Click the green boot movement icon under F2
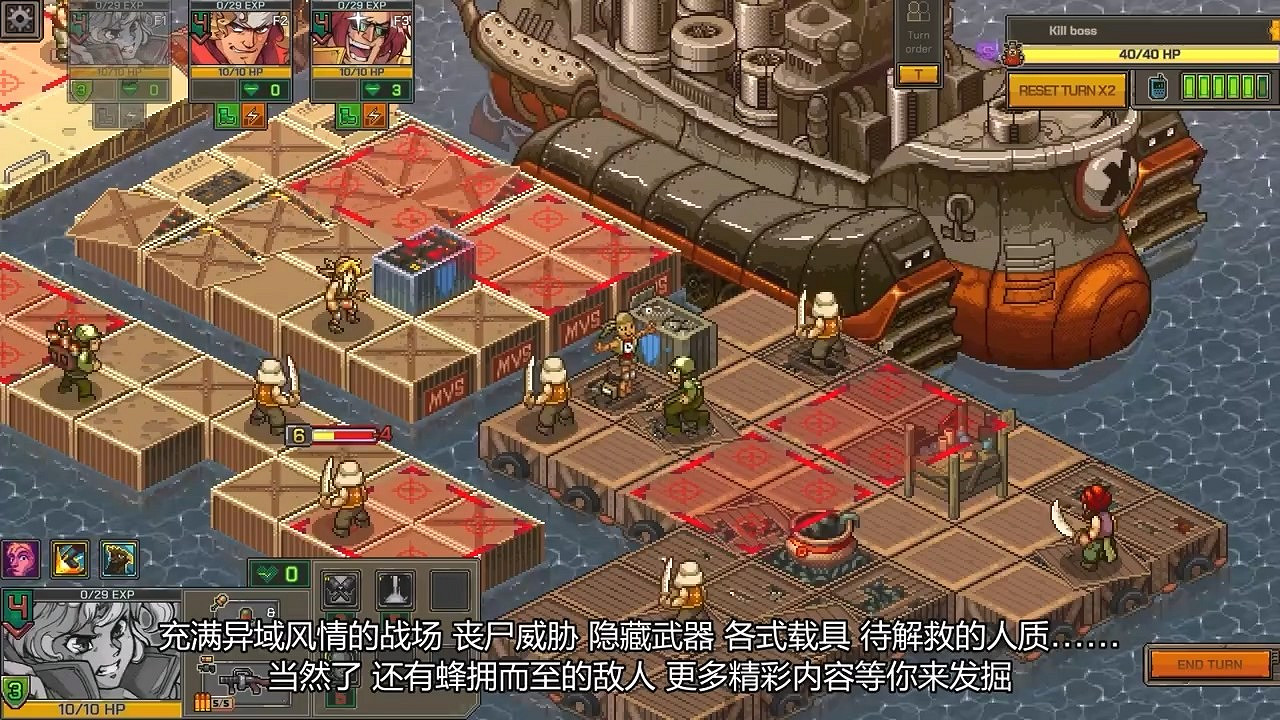 pos(226,116)
